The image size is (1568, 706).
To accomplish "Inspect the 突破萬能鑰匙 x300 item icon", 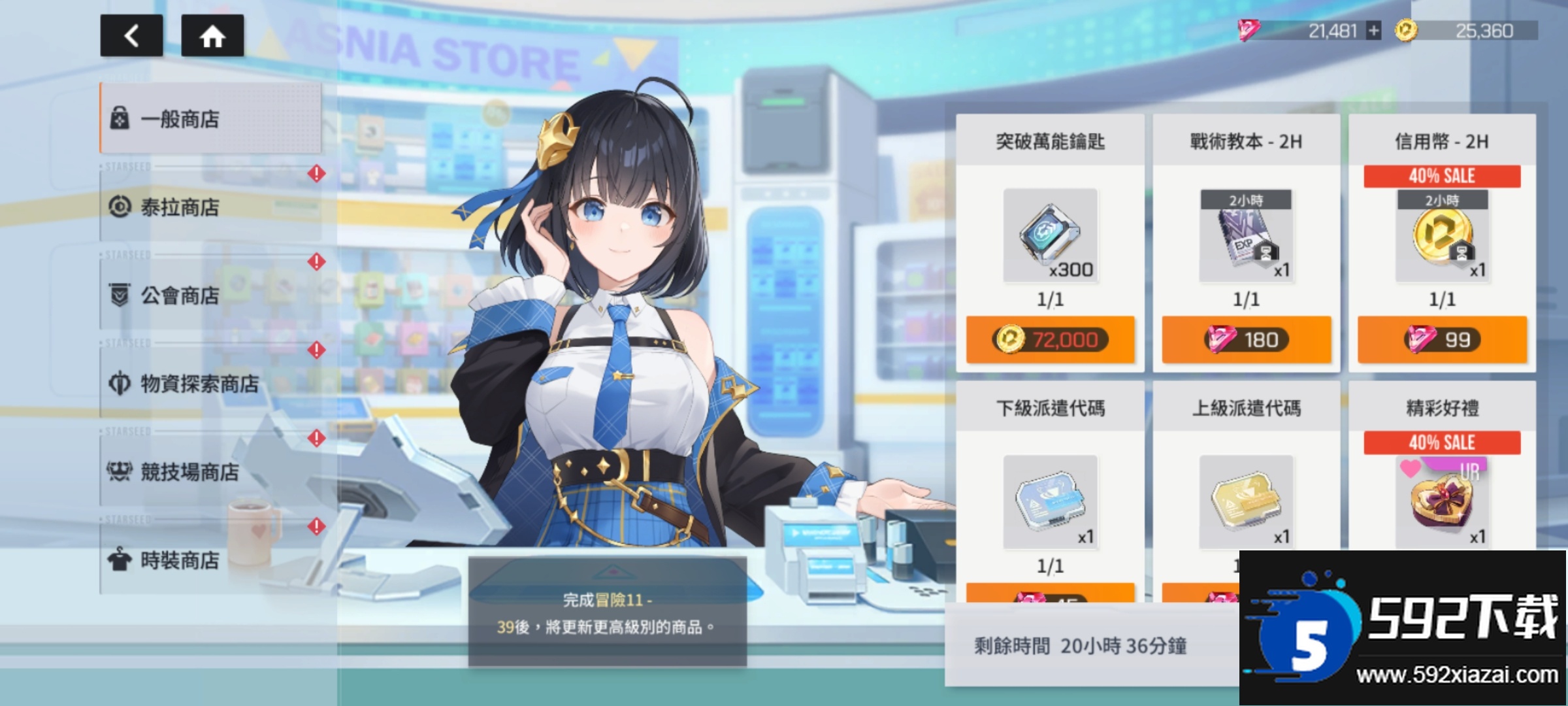I will [x=1050, y=235].
